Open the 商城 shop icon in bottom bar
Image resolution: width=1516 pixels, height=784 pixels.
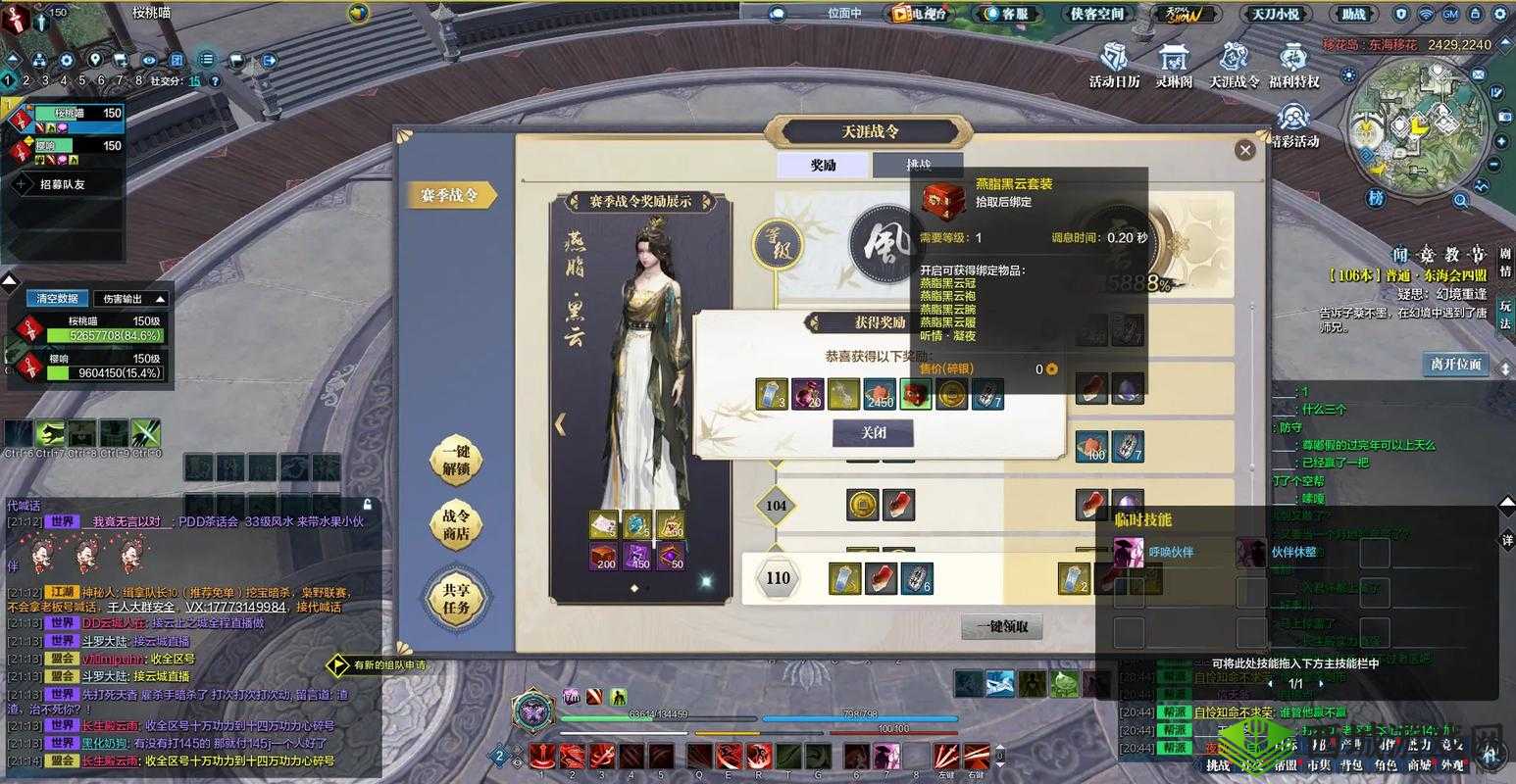coord(1420,765)
